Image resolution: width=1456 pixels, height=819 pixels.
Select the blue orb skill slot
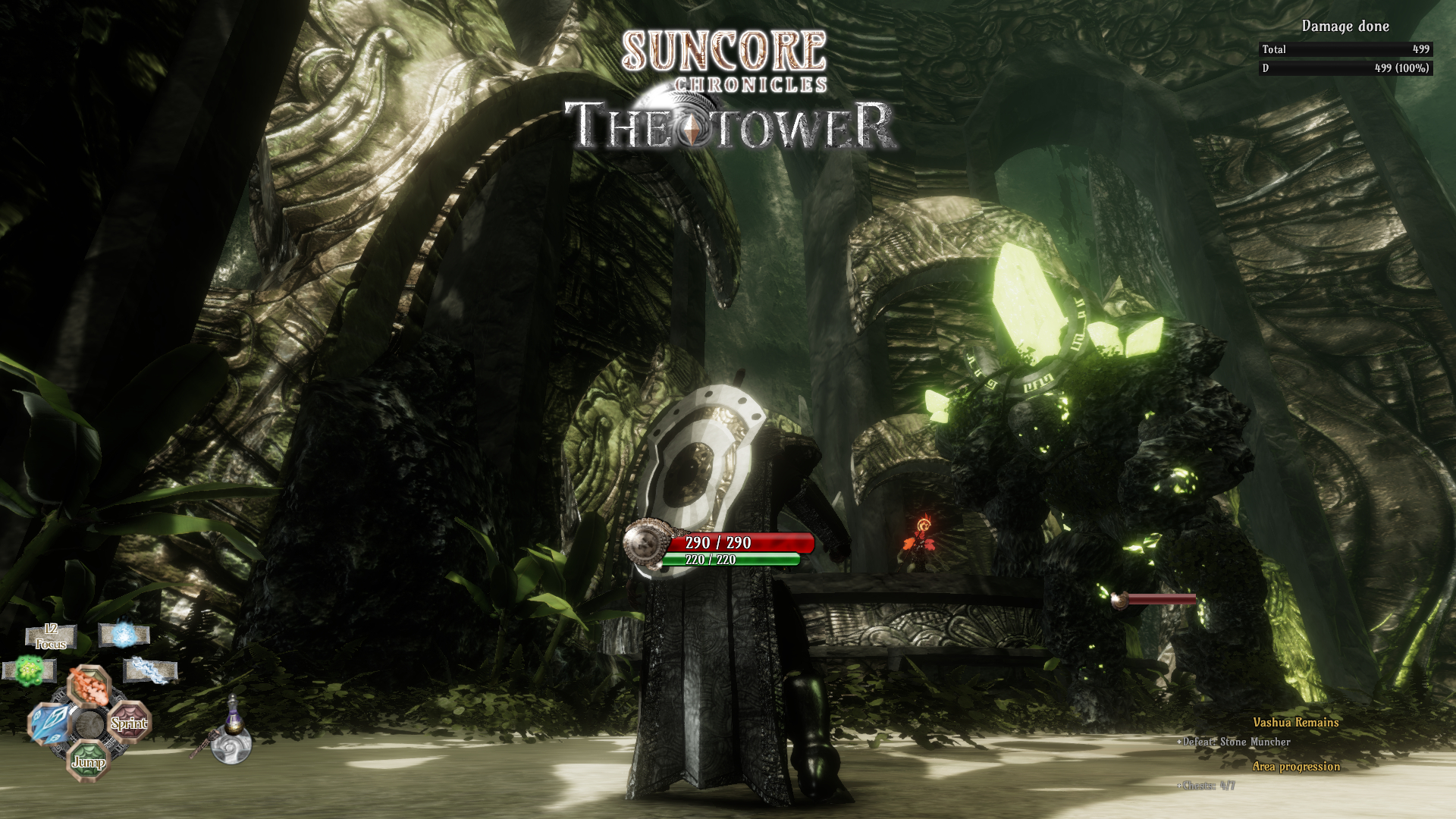[x=123, y=635]
